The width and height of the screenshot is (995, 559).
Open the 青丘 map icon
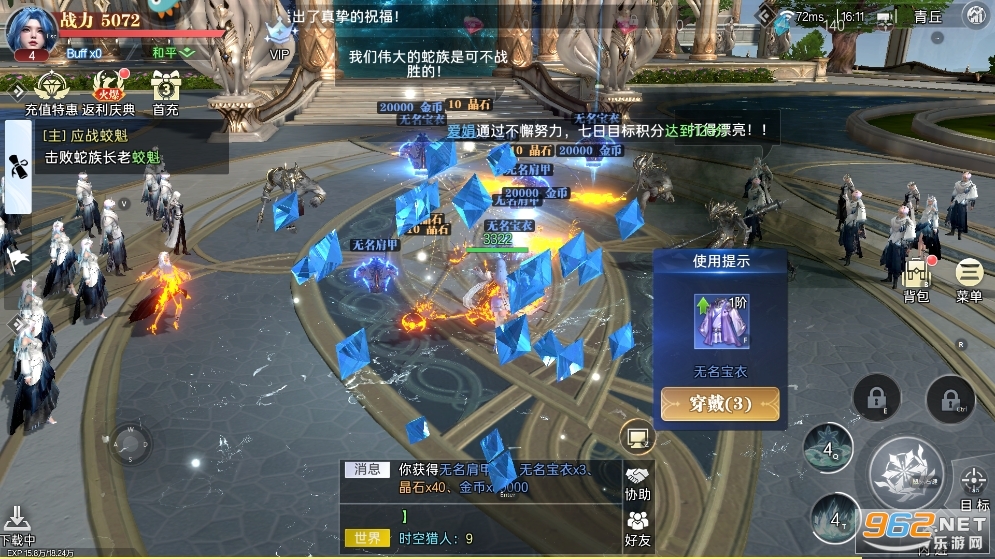[x=974, y=16]
